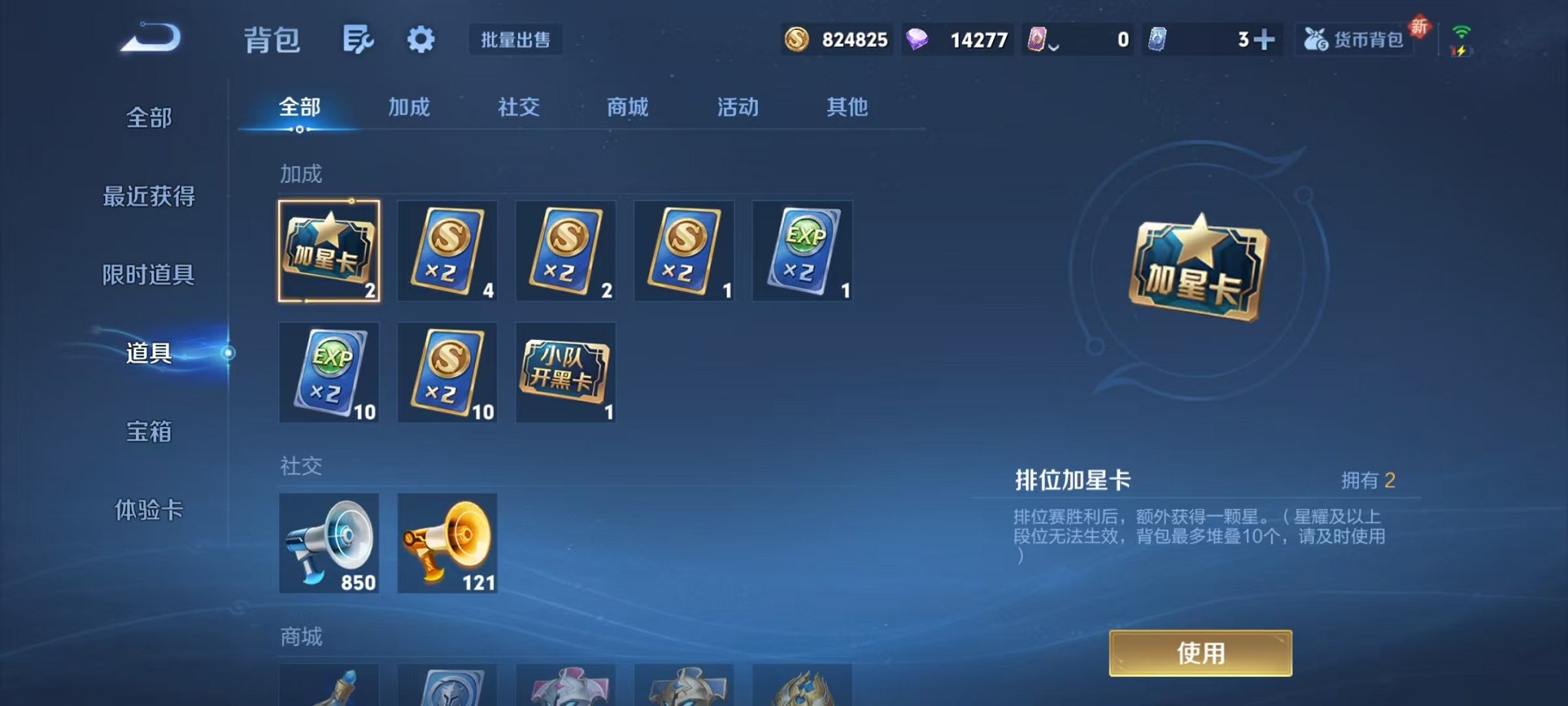Click the plus to add blue ticket currency

pyautogui.click(x=1264, y=37)
